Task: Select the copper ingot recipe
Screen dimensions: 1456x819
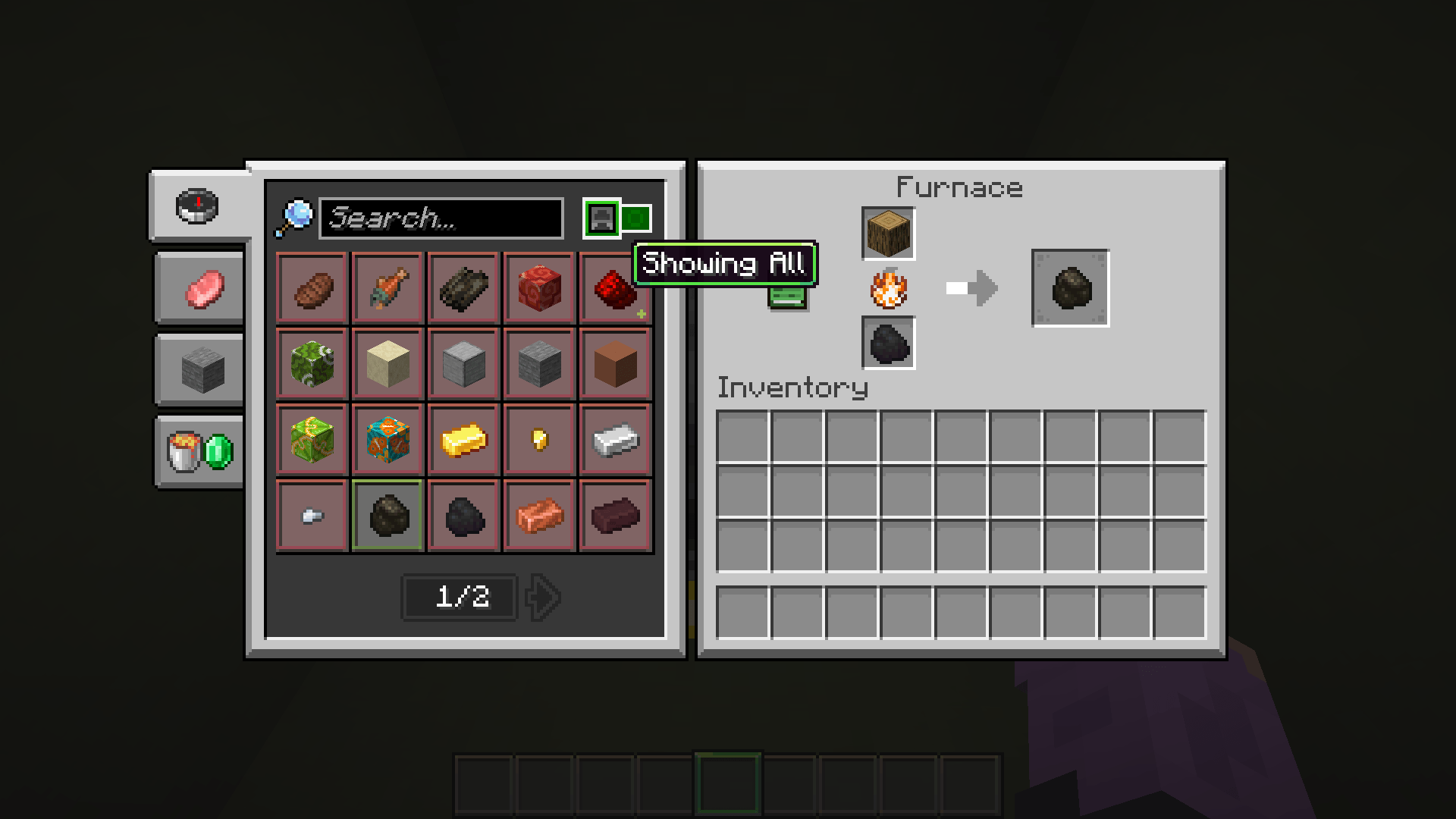Action: tap(539, 516)
